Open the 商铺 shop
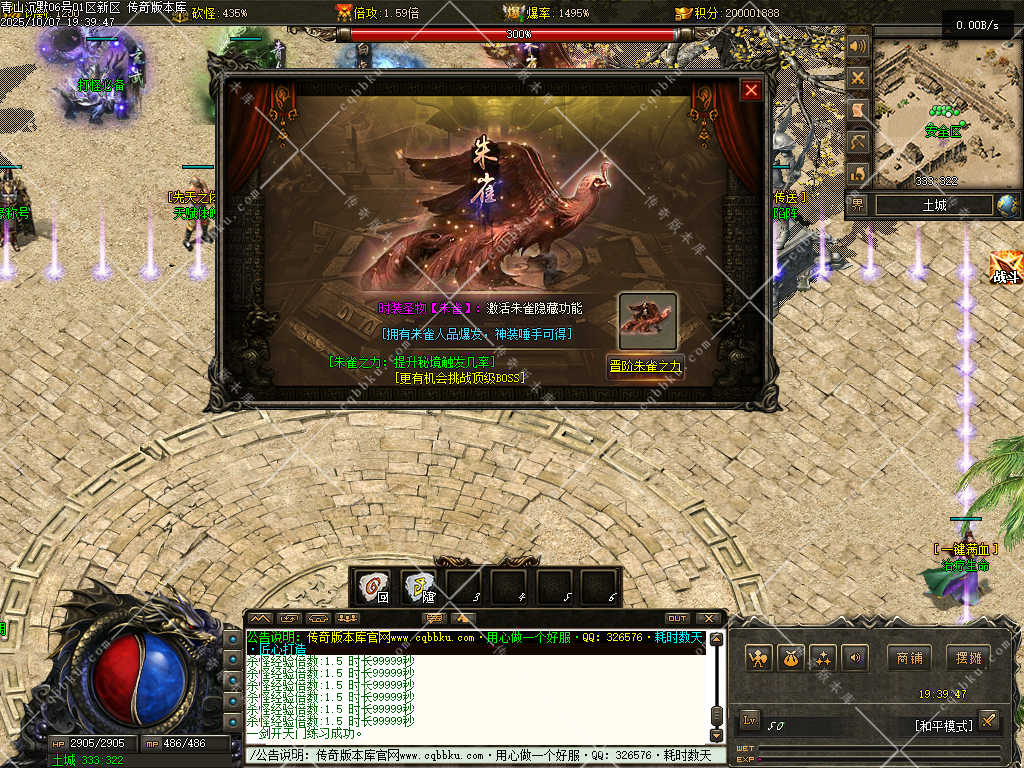The image size is (1024, 768). [909, 657]
